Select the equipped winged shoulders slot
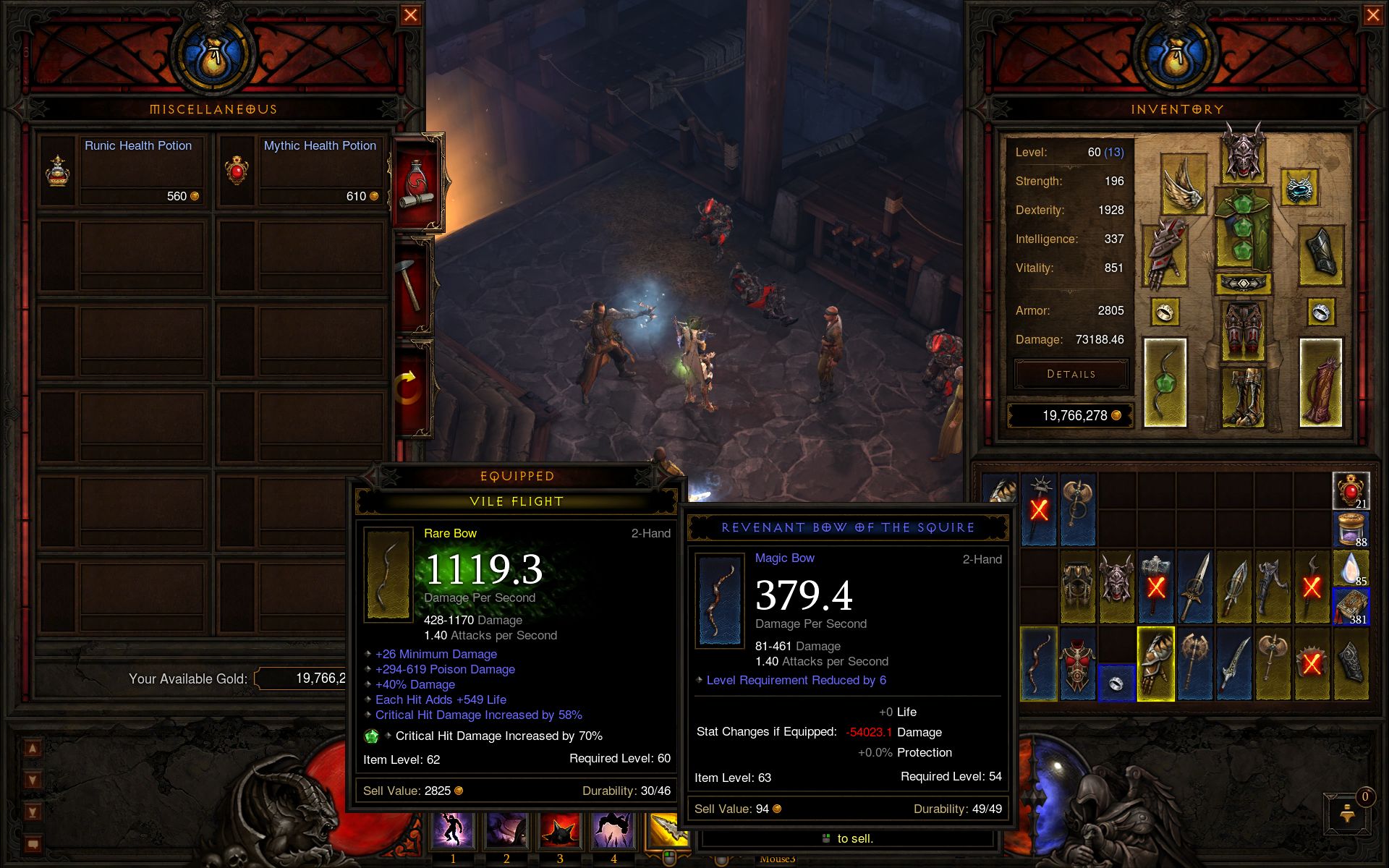This screenshot has height=868, width=1389. 1184,184
